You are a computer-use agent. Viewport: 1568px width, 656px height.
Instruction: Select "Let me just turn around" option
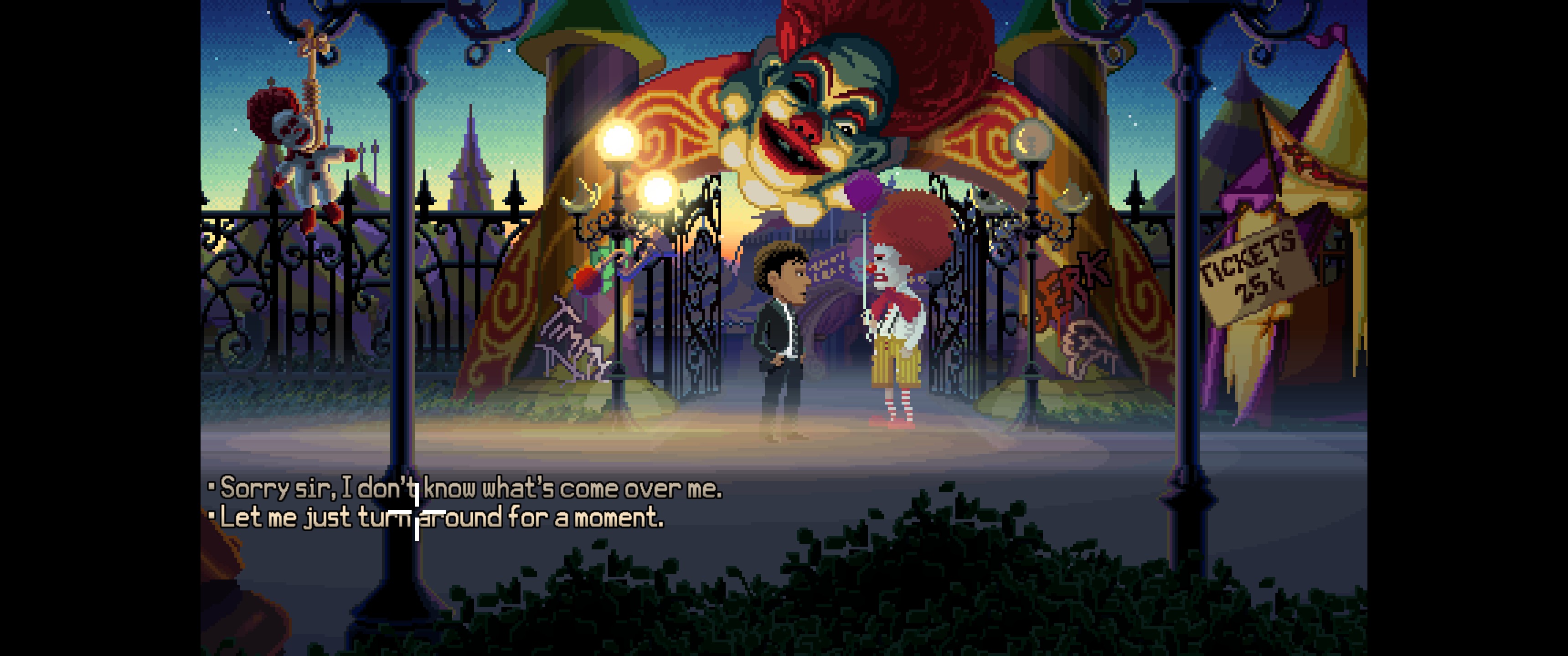click(x=441, y=518)
